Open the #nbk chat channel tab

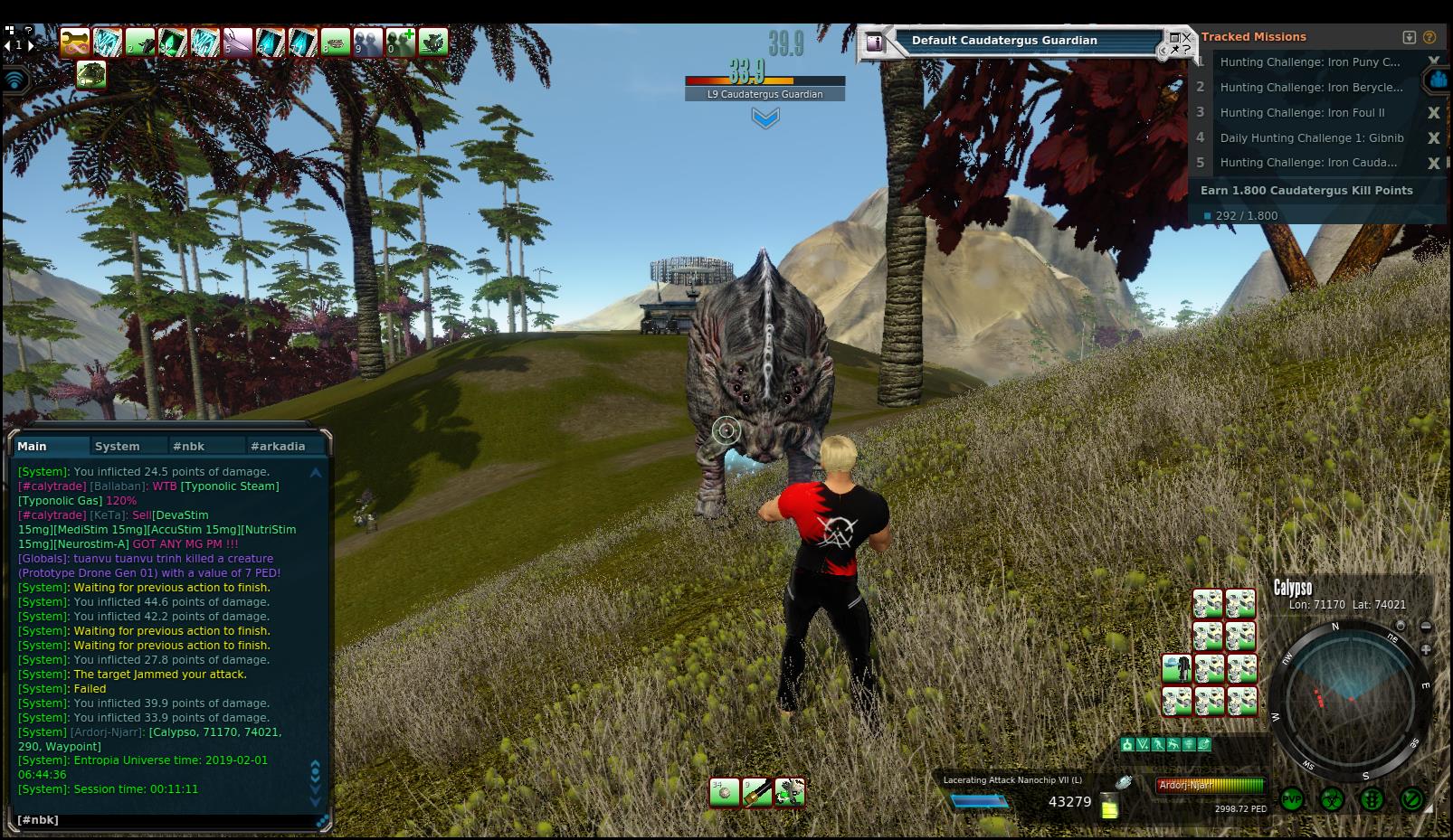[189, 446]
